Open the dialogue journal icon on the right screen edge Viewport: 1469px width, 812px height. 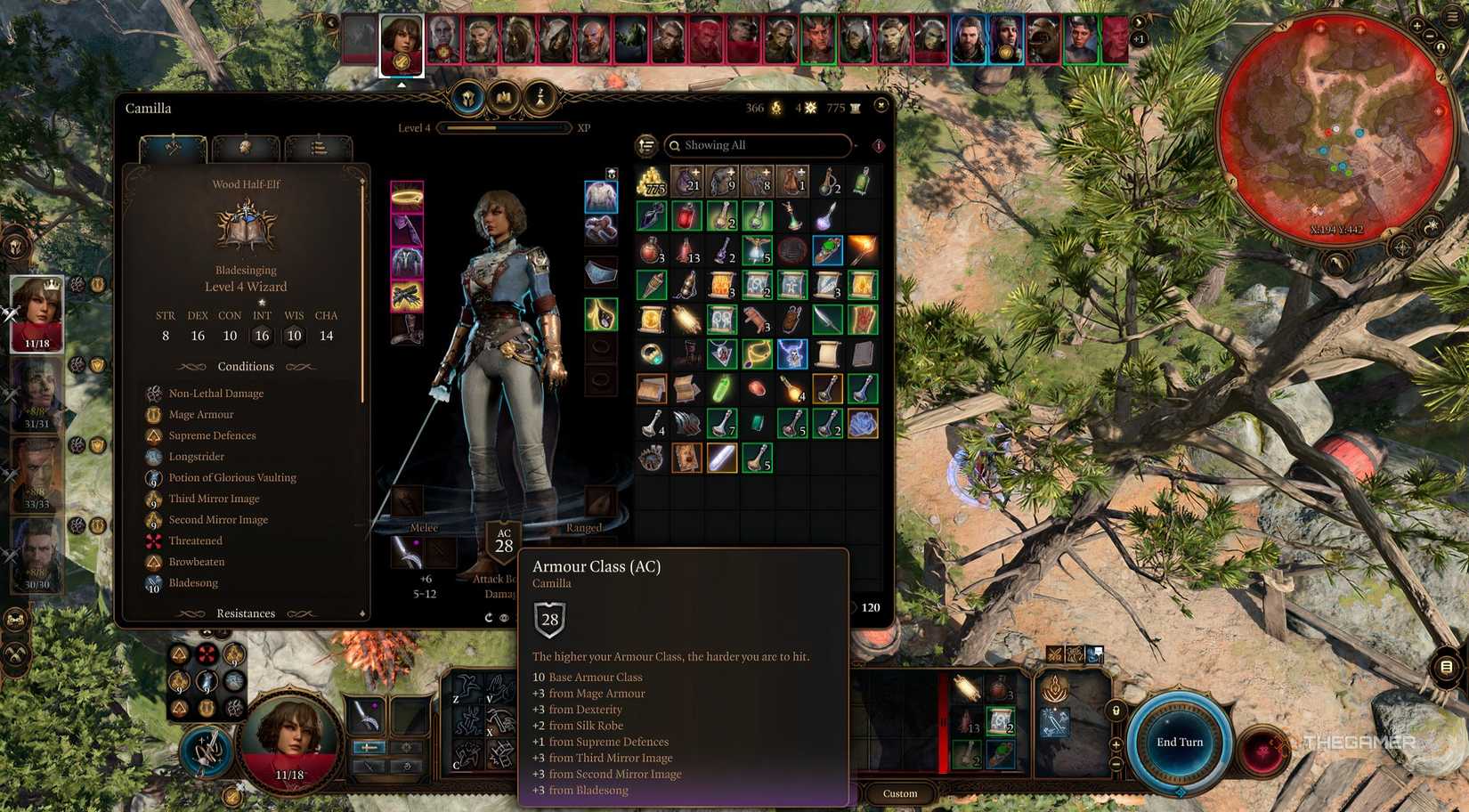pos(1446,667)
